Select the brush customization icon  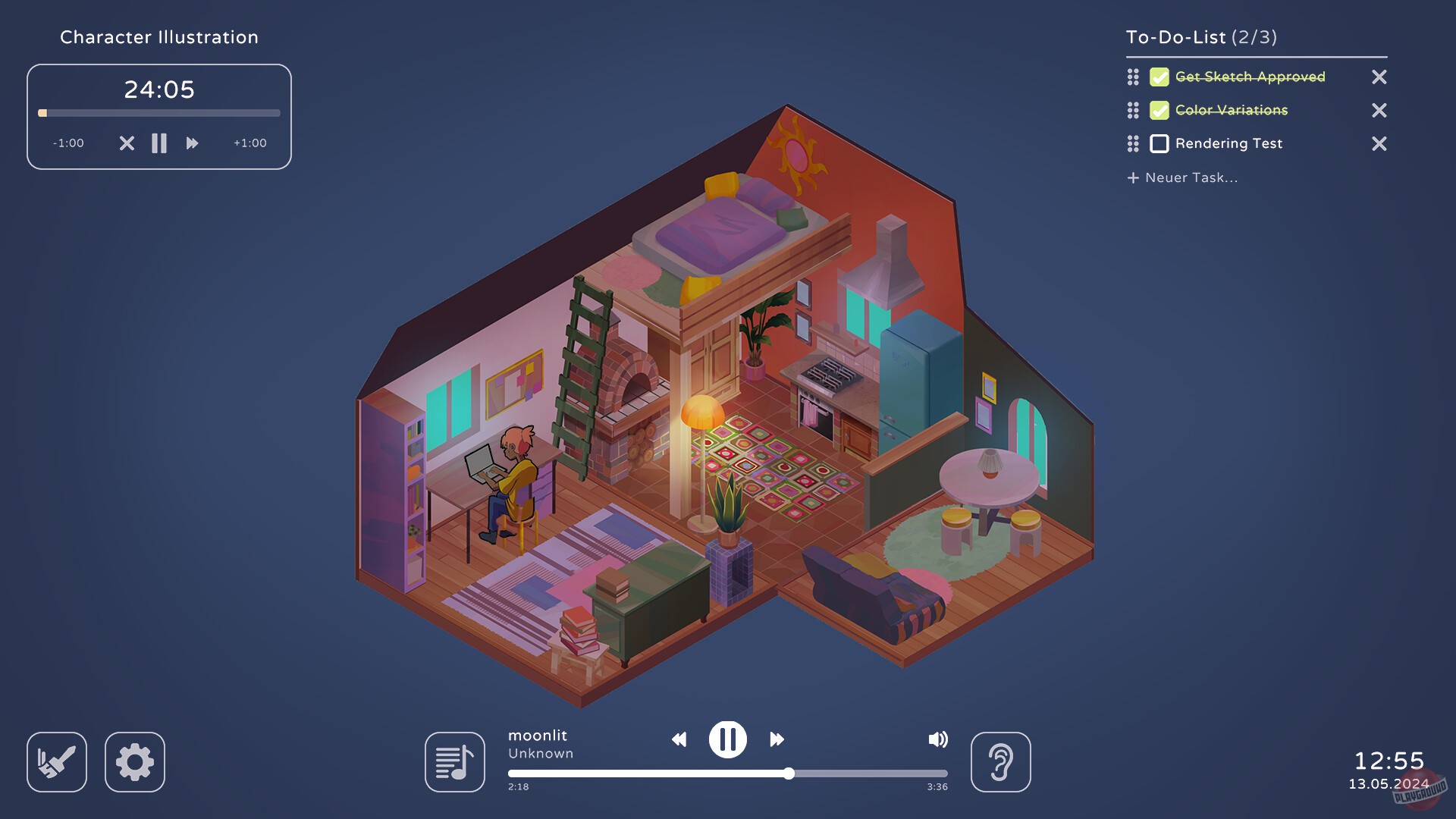[57, 762]
